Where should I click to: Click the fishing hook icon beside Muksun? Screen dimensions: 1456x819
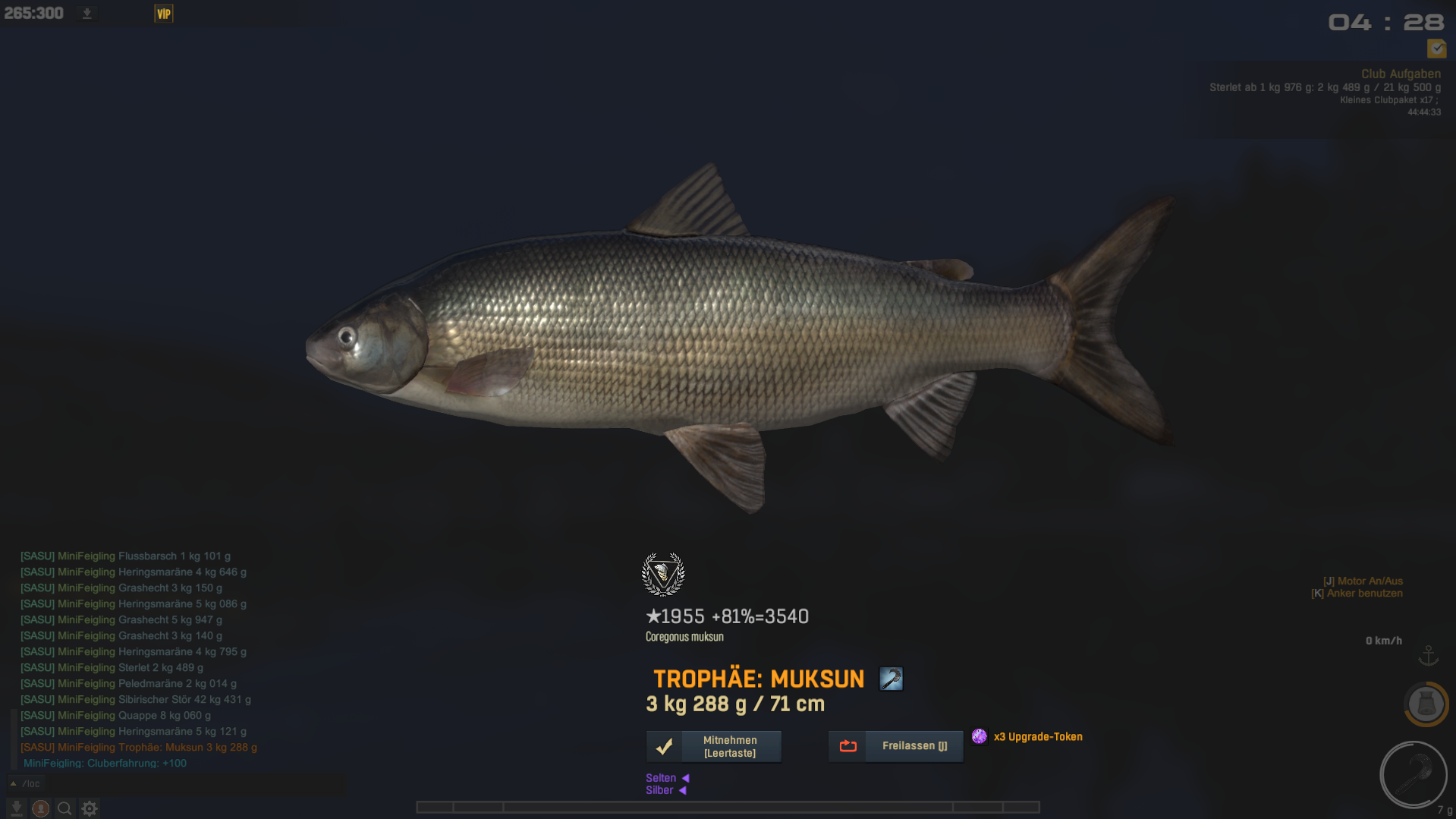[x=891, y=679]
